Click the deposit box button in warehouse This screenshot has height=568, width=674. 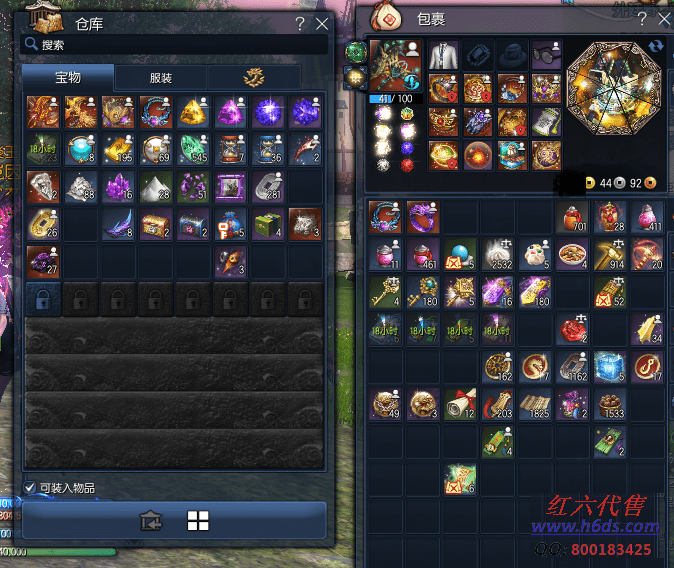point(151,520)
